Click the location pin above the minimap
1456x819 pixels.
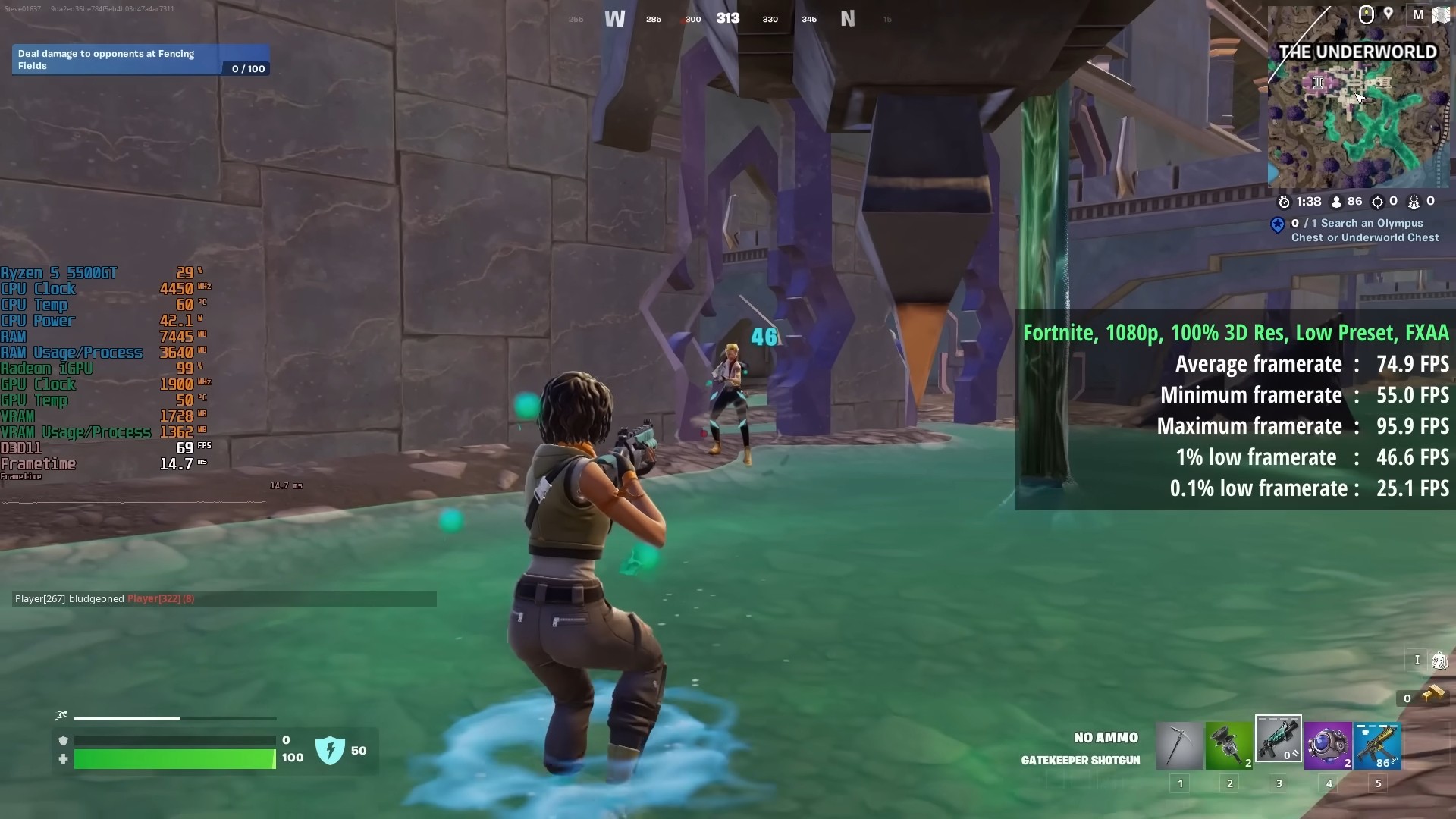[x=1389, y=14]
